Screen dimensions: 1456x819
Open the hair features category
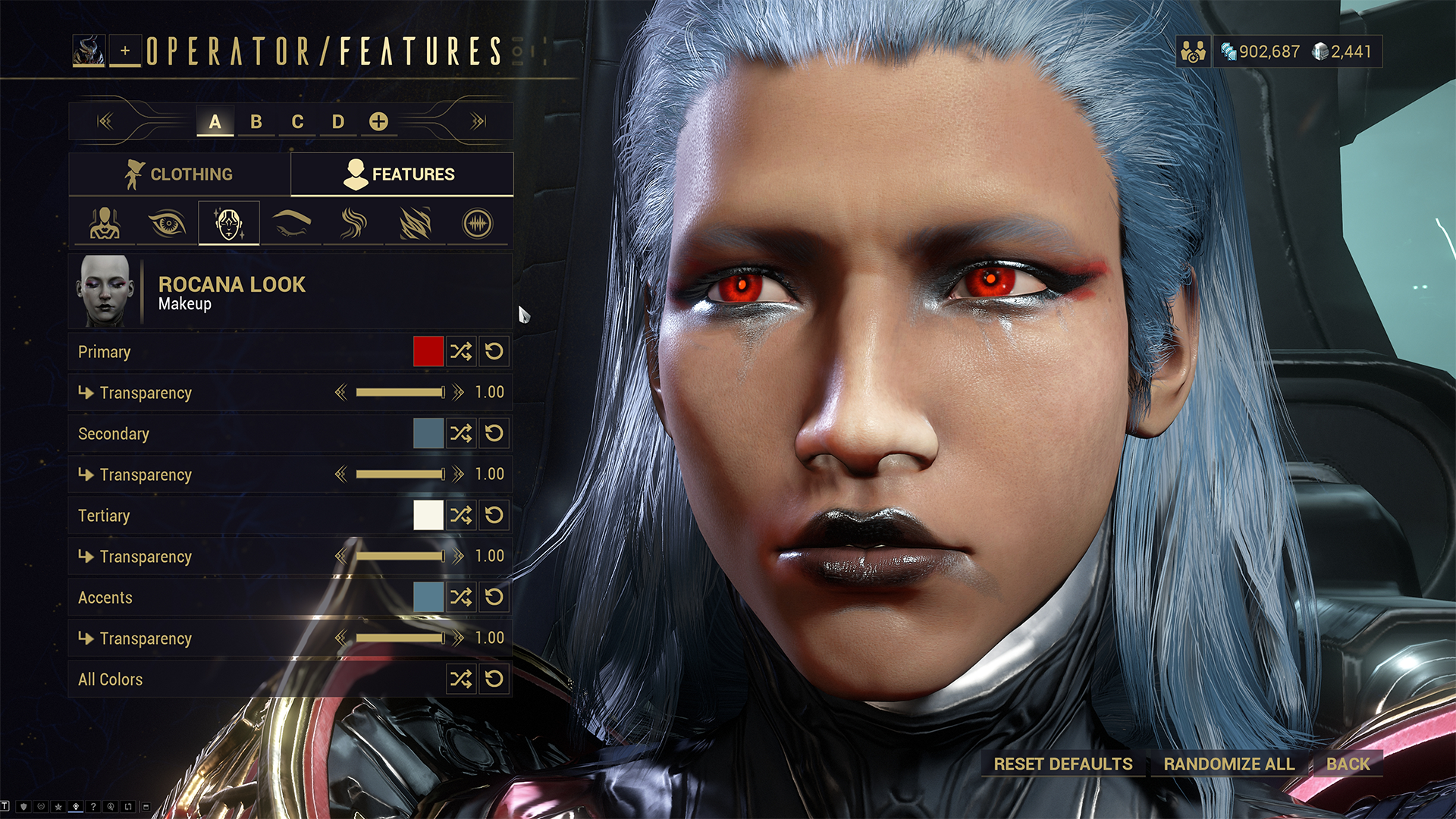(x=353, y=224)
